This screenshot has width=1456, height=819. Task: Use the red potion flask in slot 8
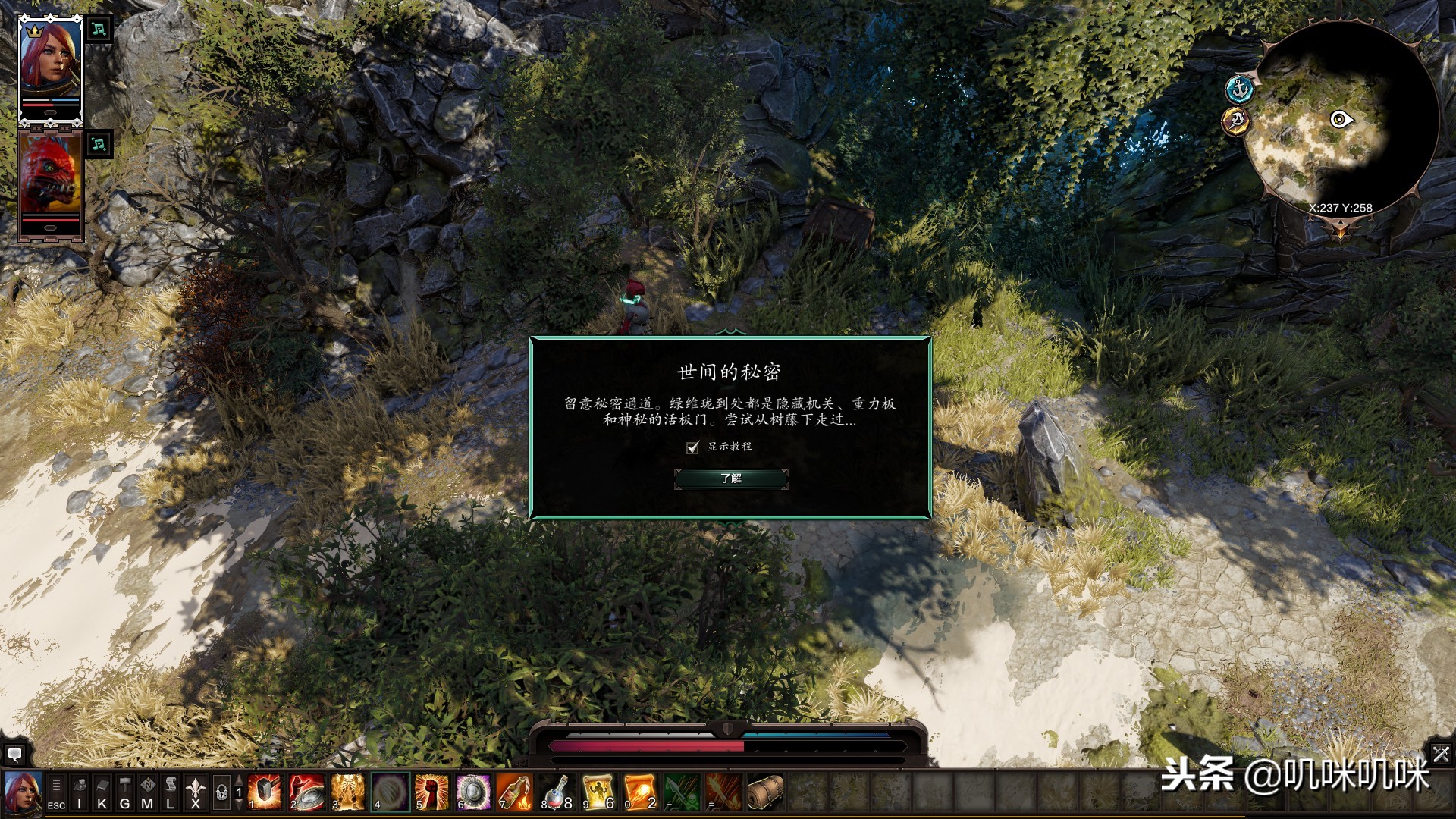pos(557,792)
